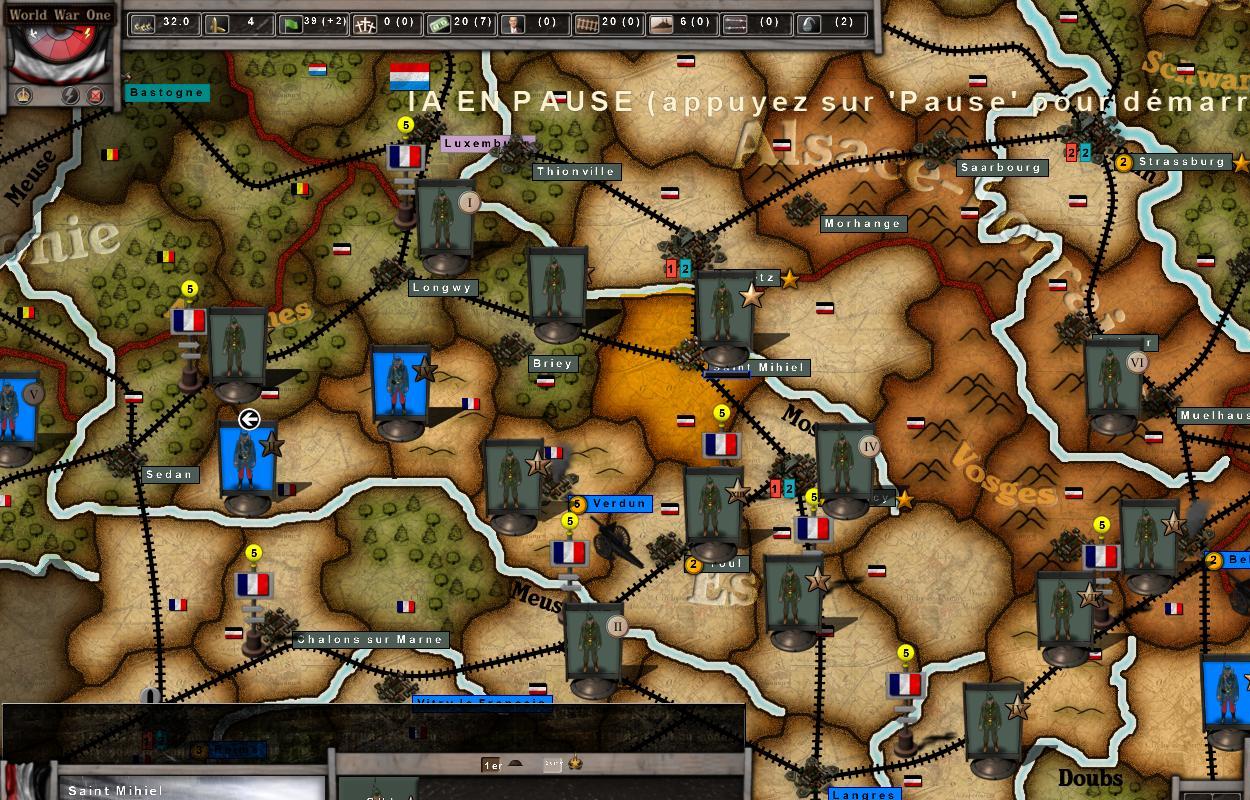Select the army marked with roman numeral VI
This screenshot has width=1250, height=800.
pyautogui.click(x=1112, y=385)
